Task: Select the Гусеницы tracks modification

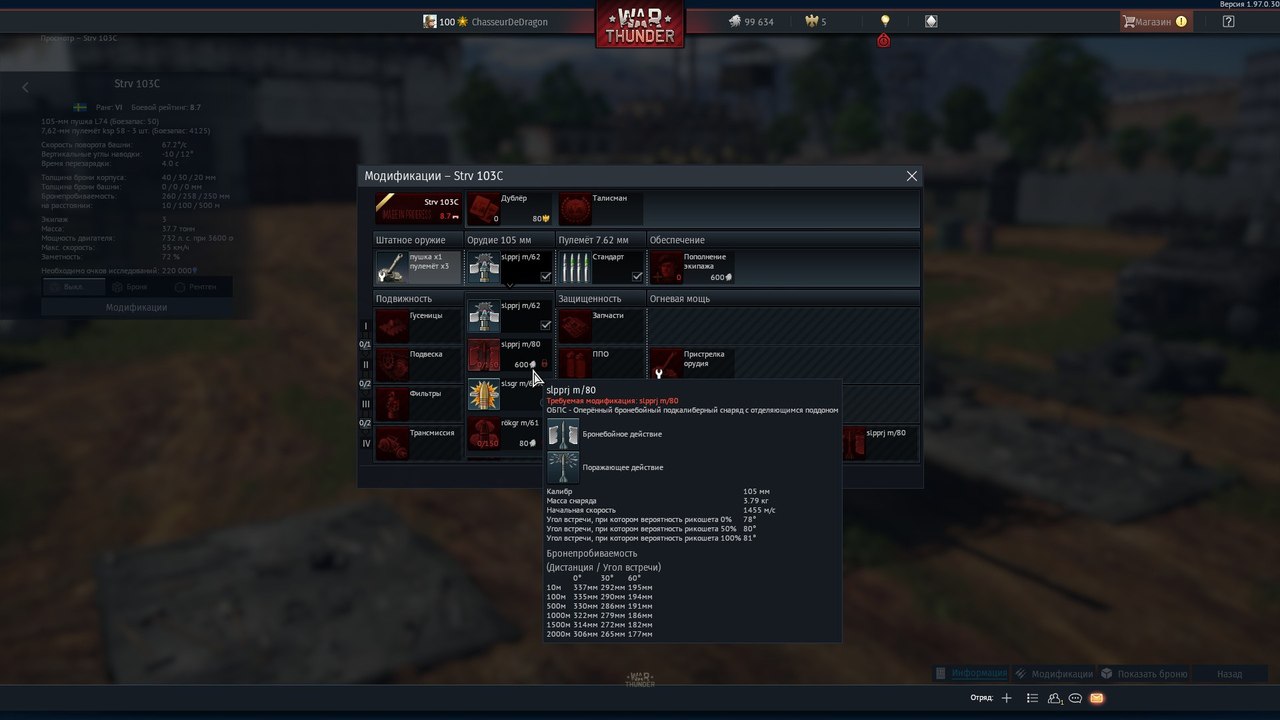Action: click(x=418, y=326)
